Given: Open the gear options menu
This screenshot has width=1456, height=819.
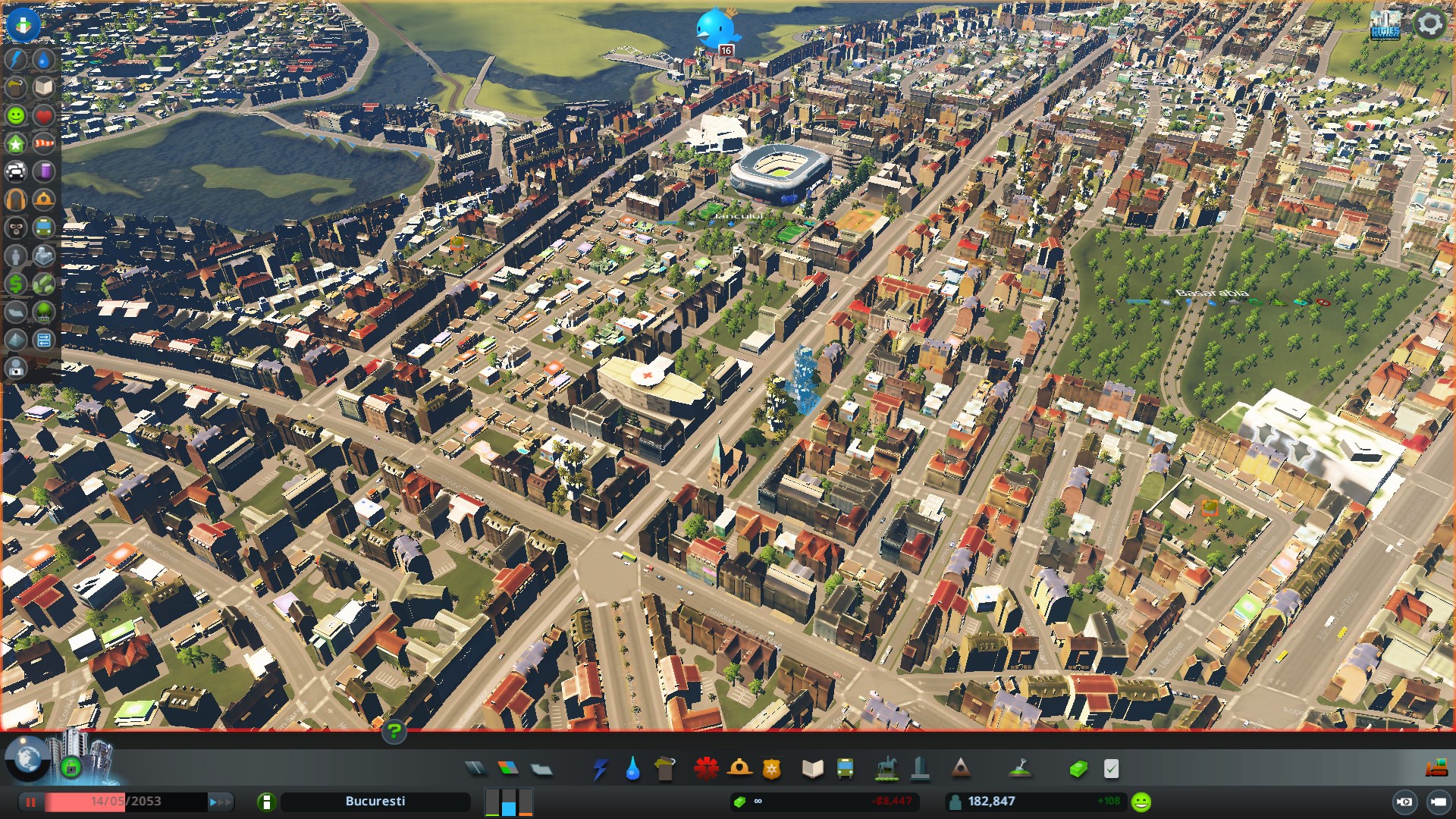Looking at the screenshot, I should (x=1429, y=24).
